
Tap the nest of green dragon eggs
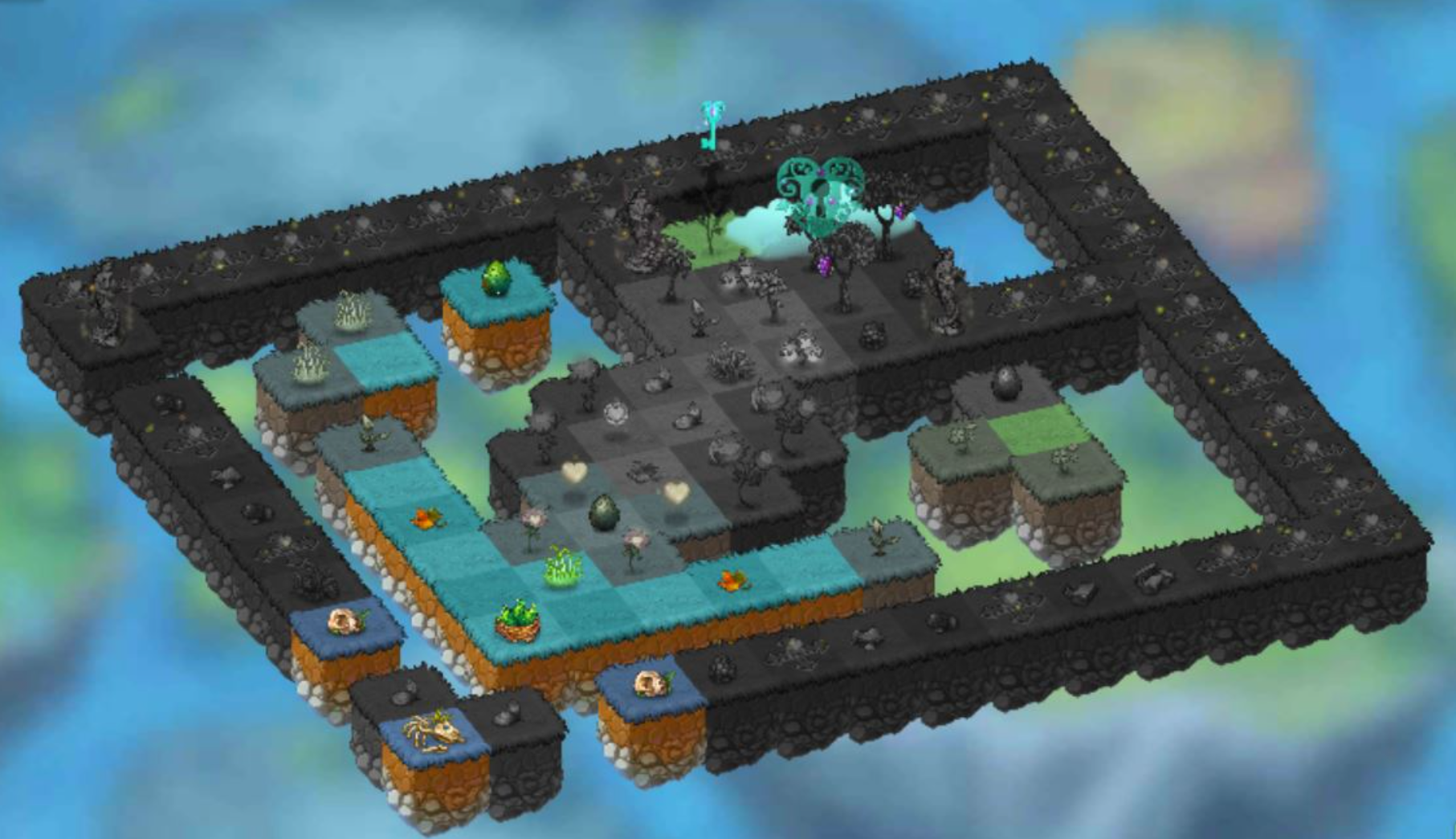tap(516, 619)
